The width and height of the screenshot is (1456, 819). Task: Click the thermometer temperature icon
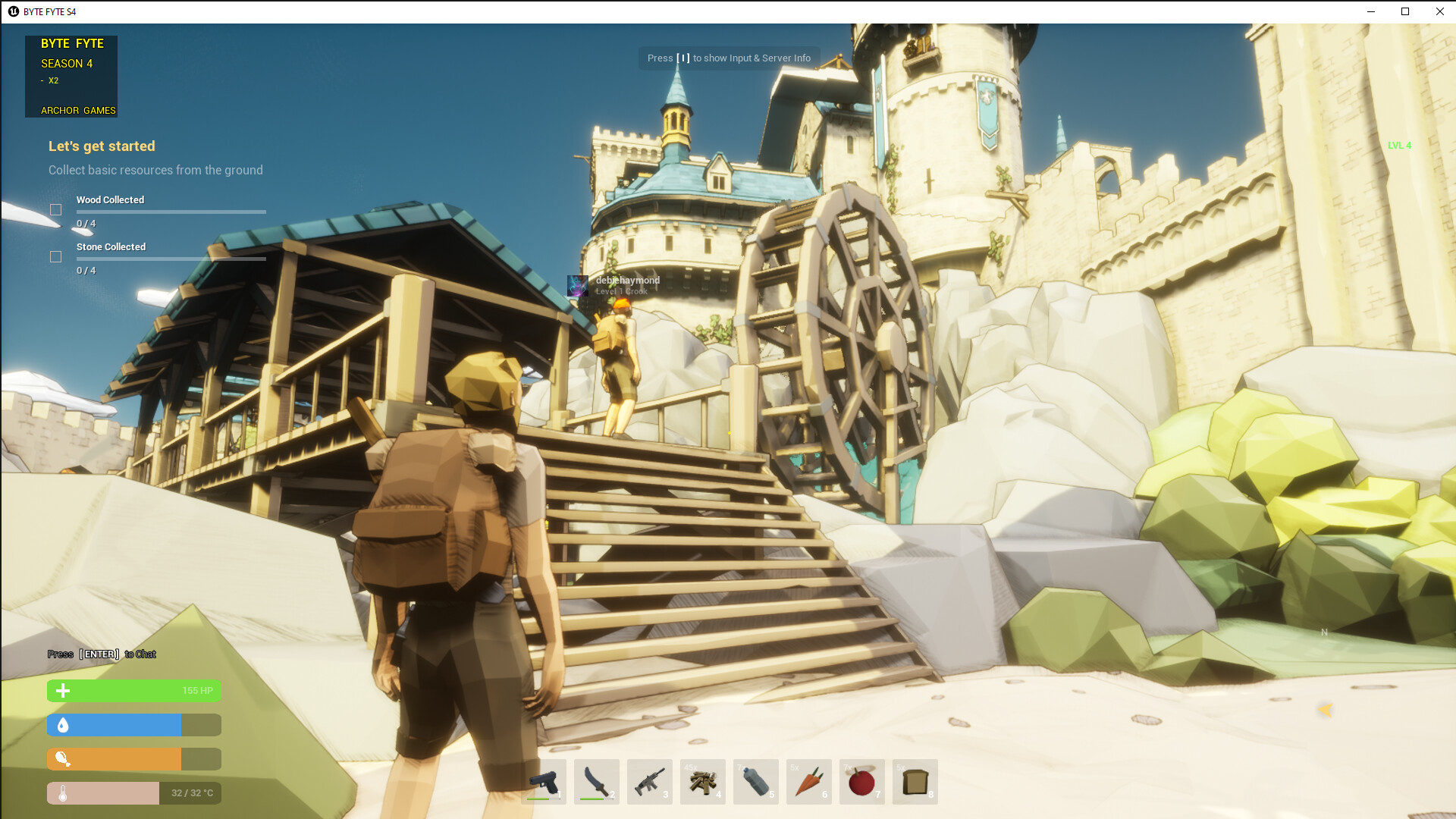[63, 793]
